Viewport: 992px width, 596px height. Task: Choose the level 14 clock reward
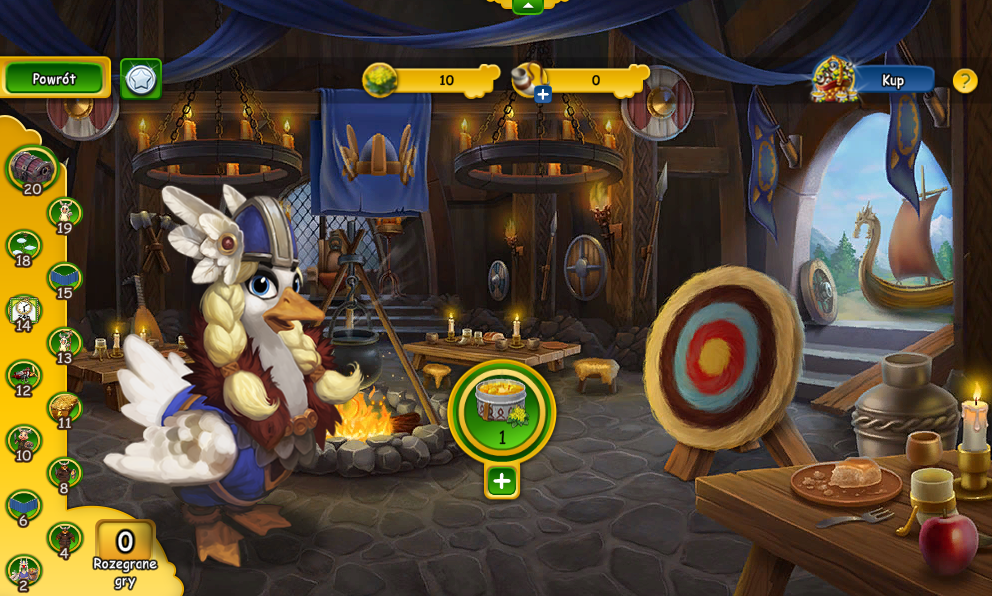[x=23, y=310]
